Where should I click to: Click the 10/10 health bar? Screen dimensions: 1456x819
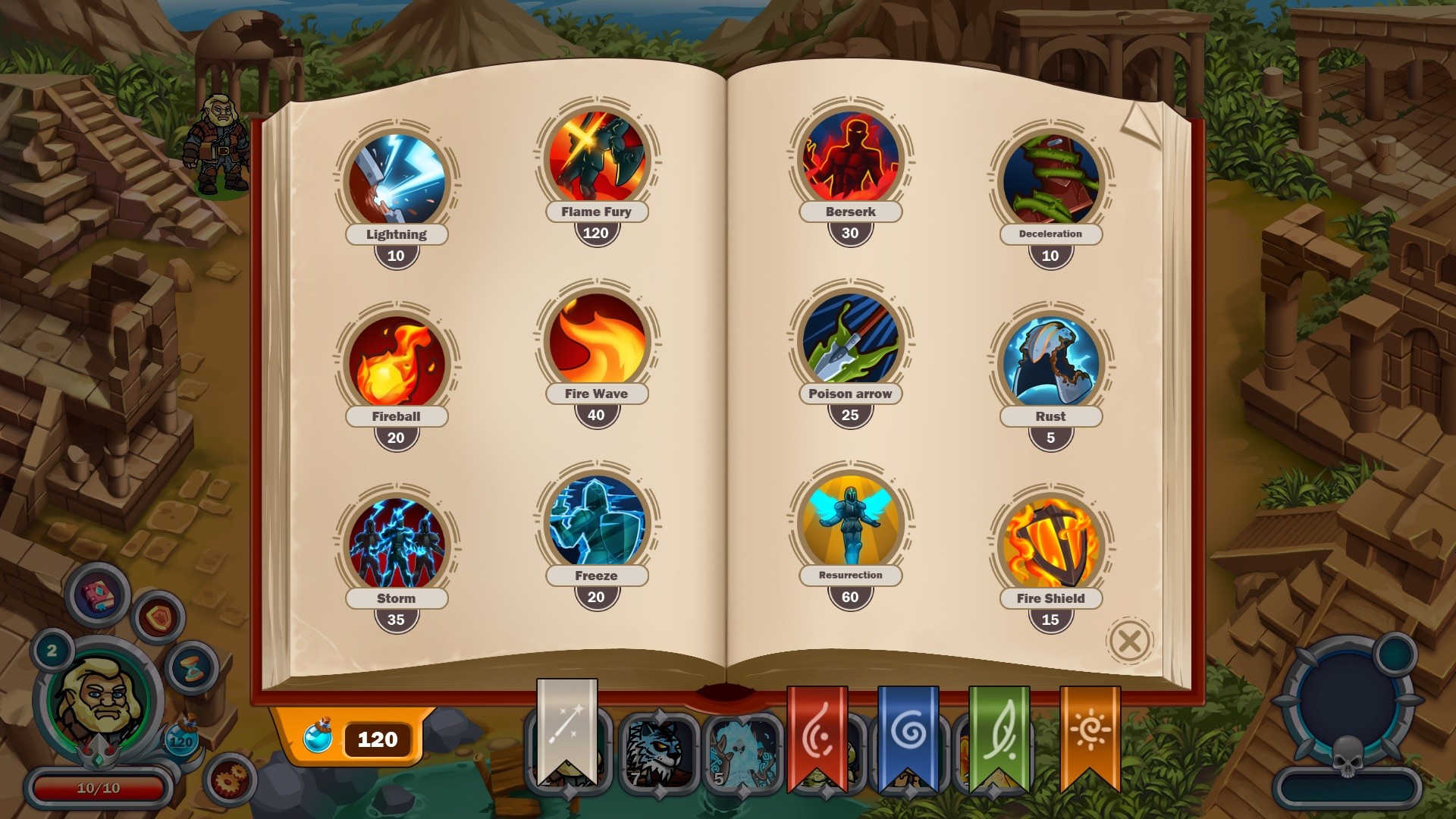coord(99,787)
